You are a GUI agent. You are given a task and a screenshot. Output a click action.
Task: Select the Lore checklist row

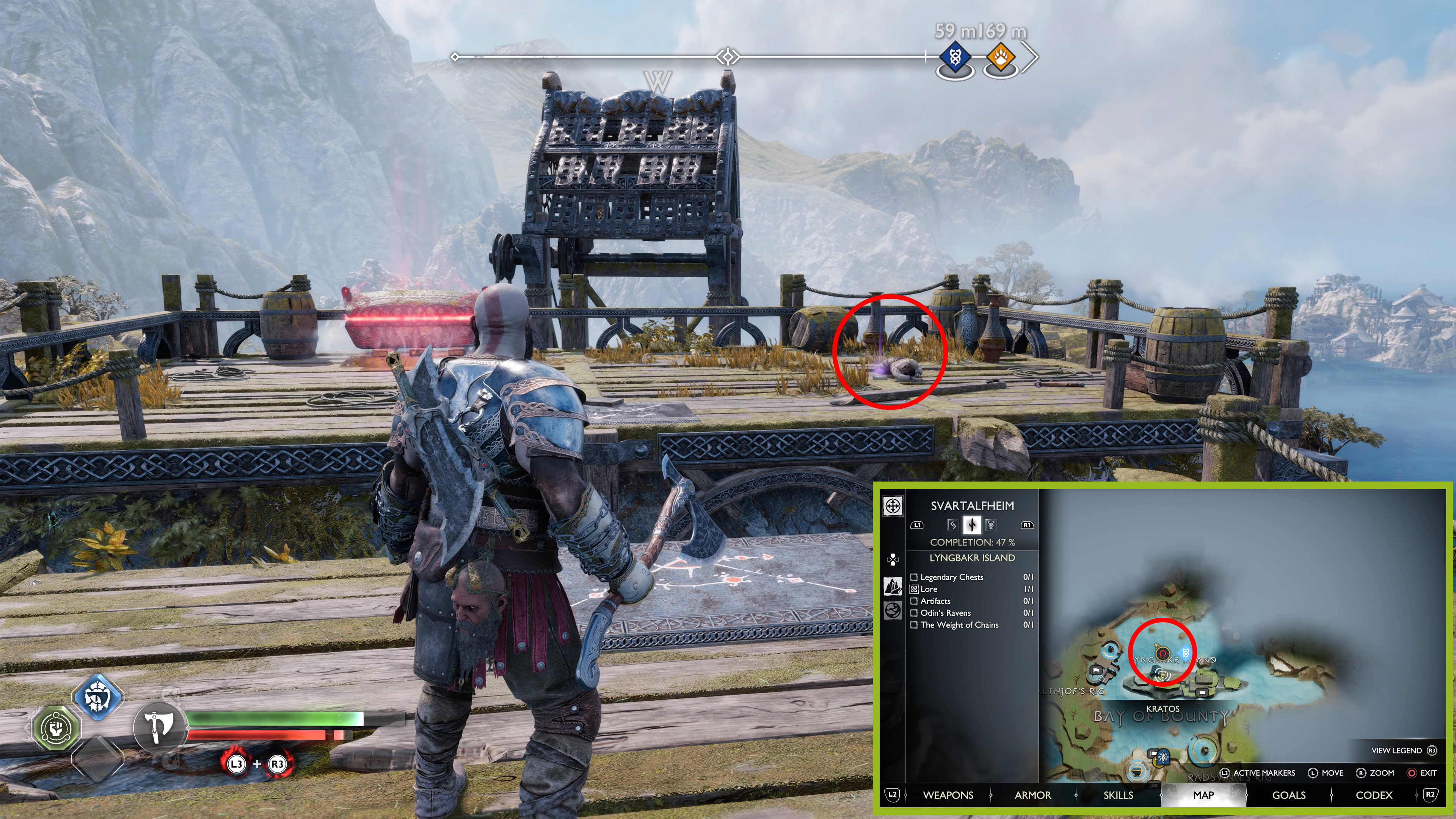point(929,589)
